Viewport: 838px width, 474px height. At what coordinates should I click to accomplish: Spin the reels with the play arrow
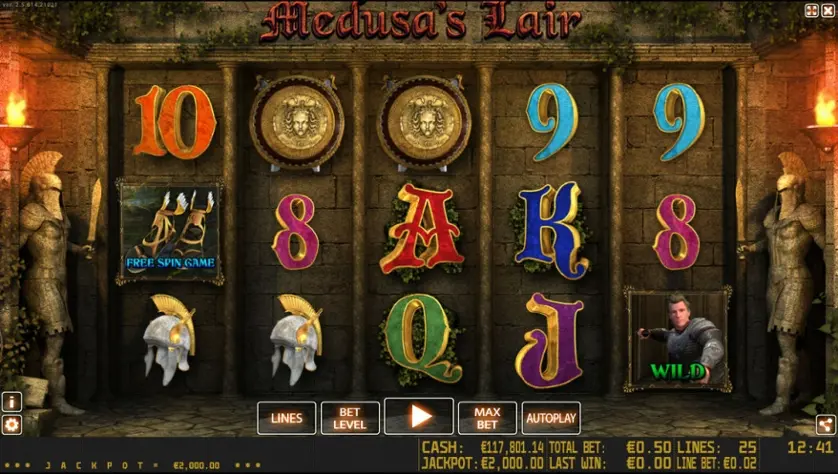(419, 417)
